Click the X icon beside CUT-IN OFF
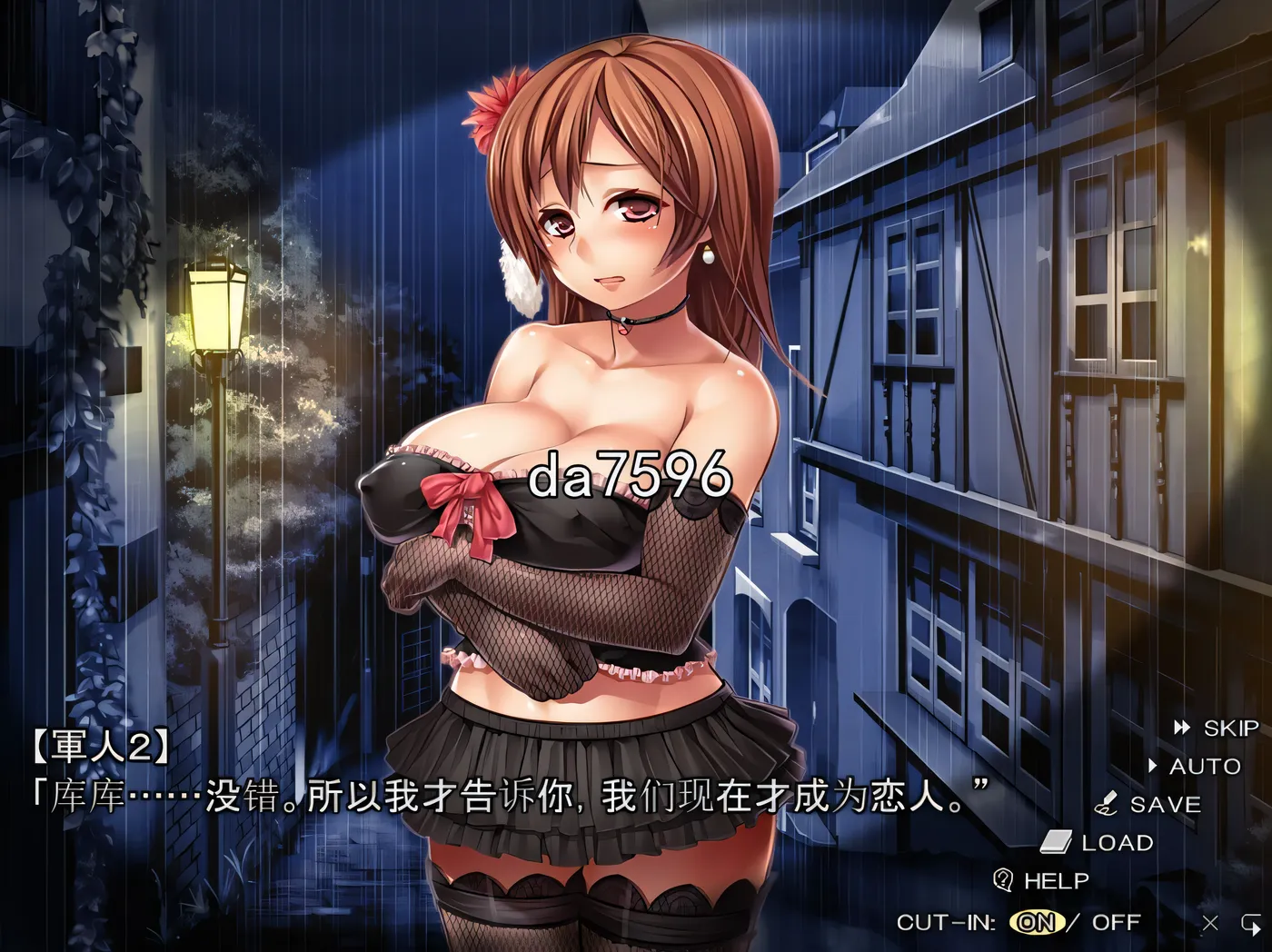Screen dimensions: 1272x952 (x=1210, y=923)
